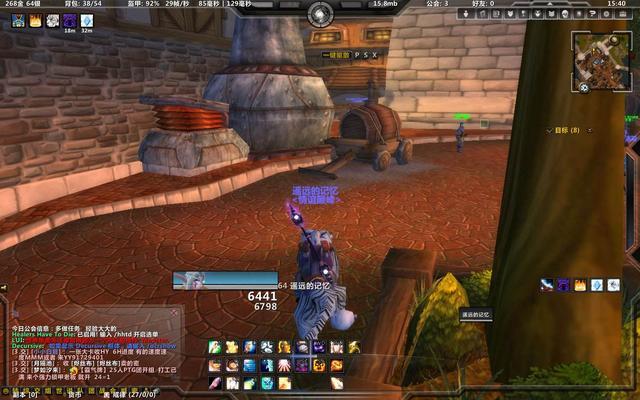The image size is (640, 400).
Task: Select the purple shadow face ability icon
Action: pyautogui.click(x=319, y=347)
